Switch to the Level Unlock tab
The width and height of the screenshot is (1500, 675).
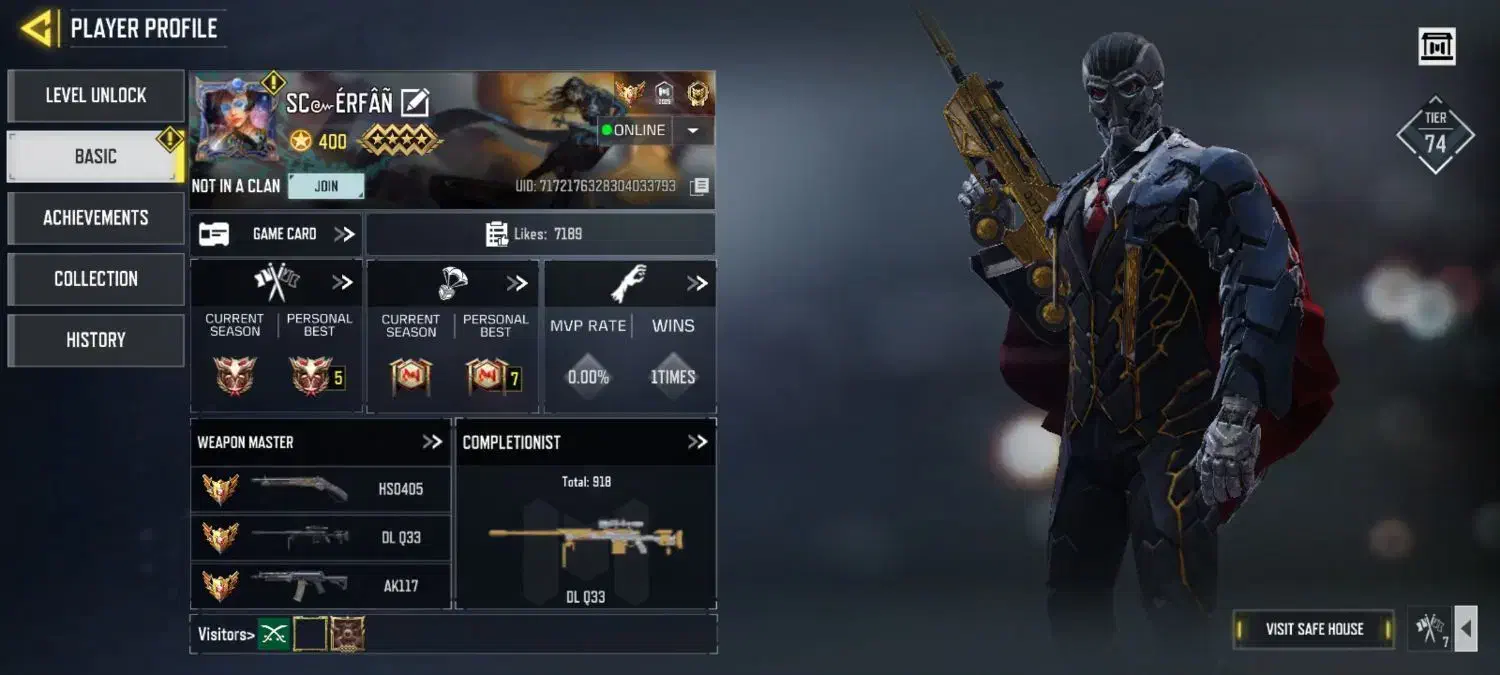pos(96,96)
